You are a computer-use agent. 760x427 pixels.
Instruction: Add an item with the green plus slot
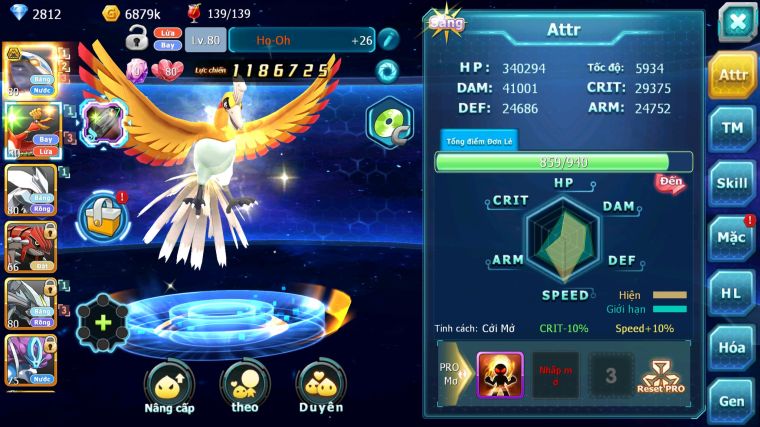102,322
